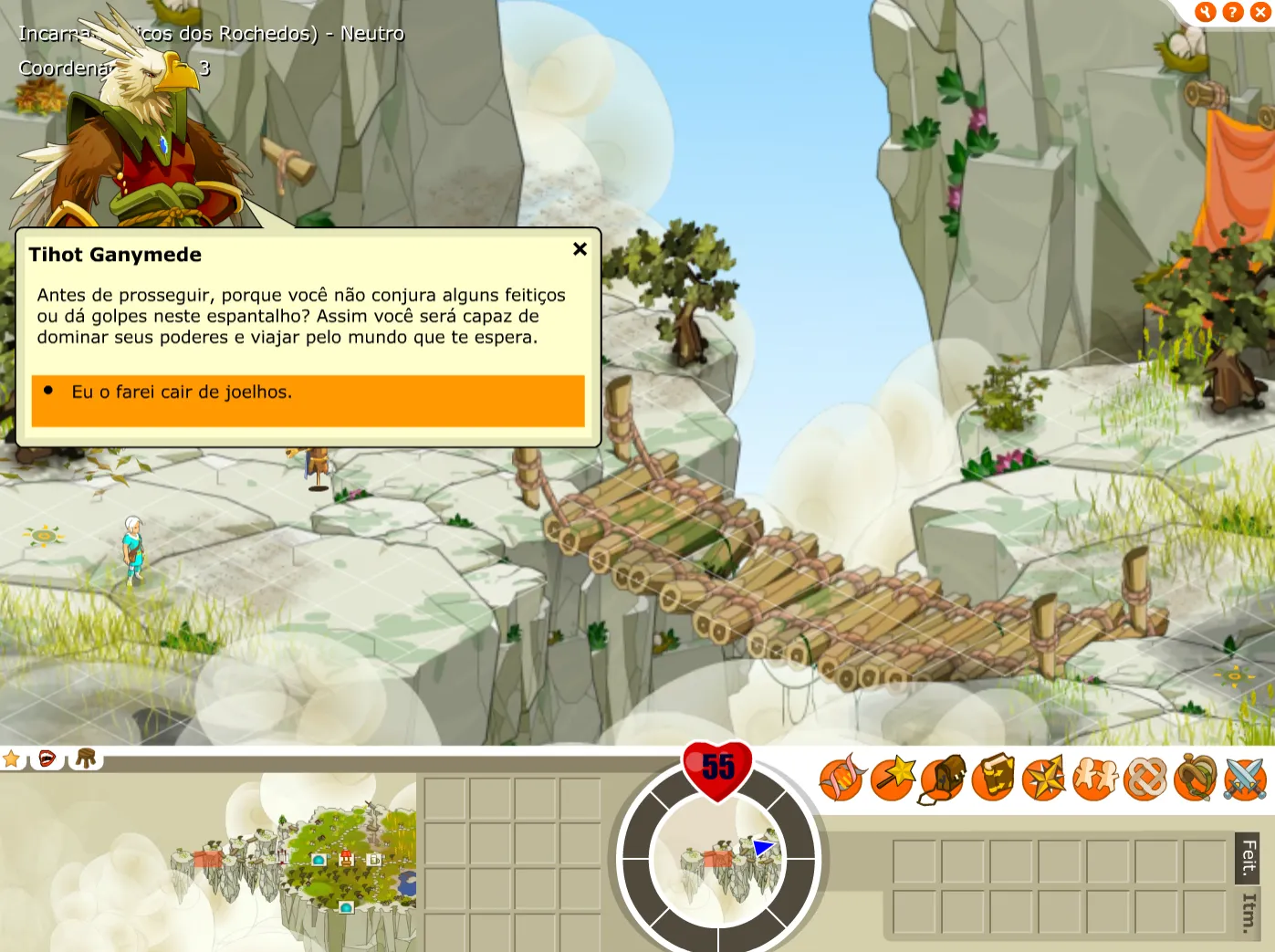Open the quest book icon
The image size is (1275, 952).
pos(994,779)
